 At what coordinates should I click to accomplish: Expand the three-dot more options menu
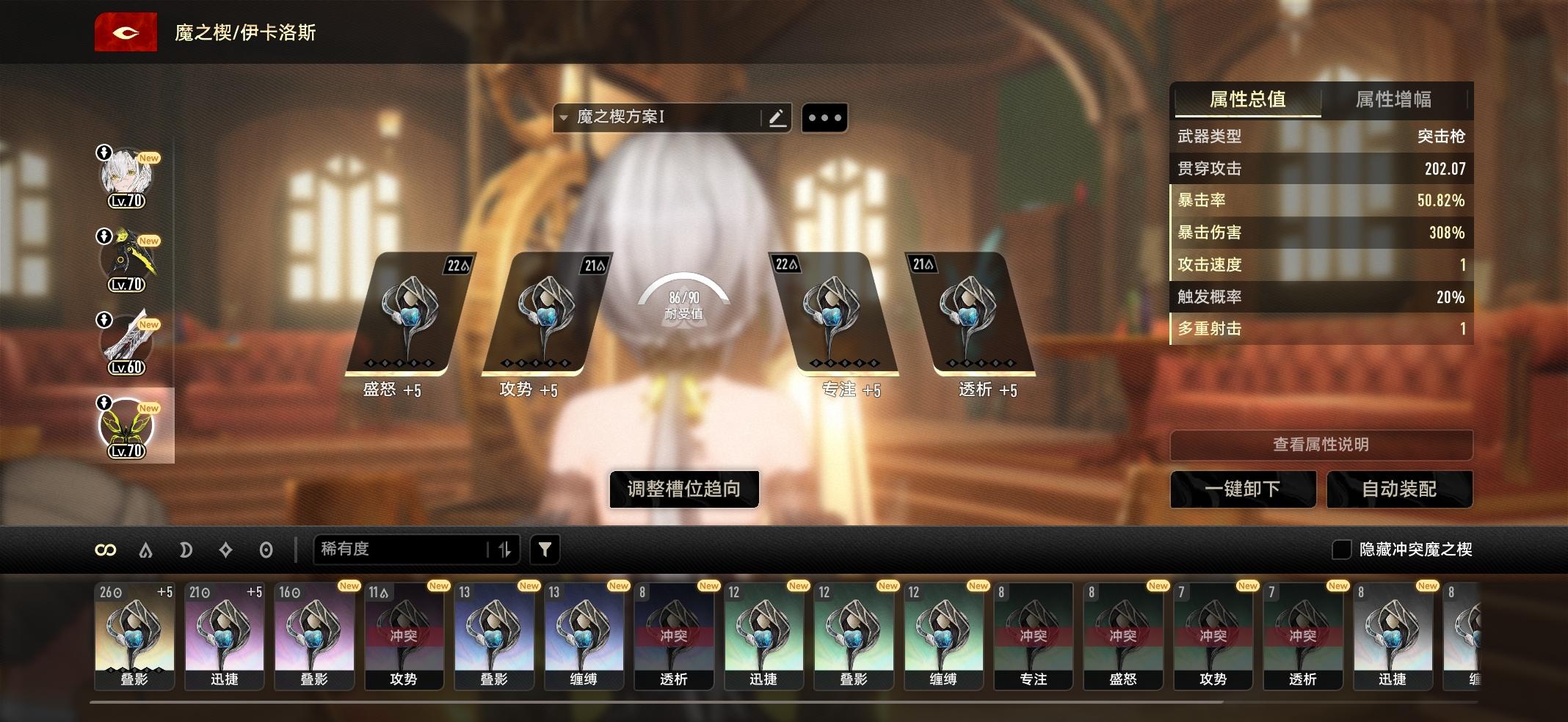tap(825, 117)
